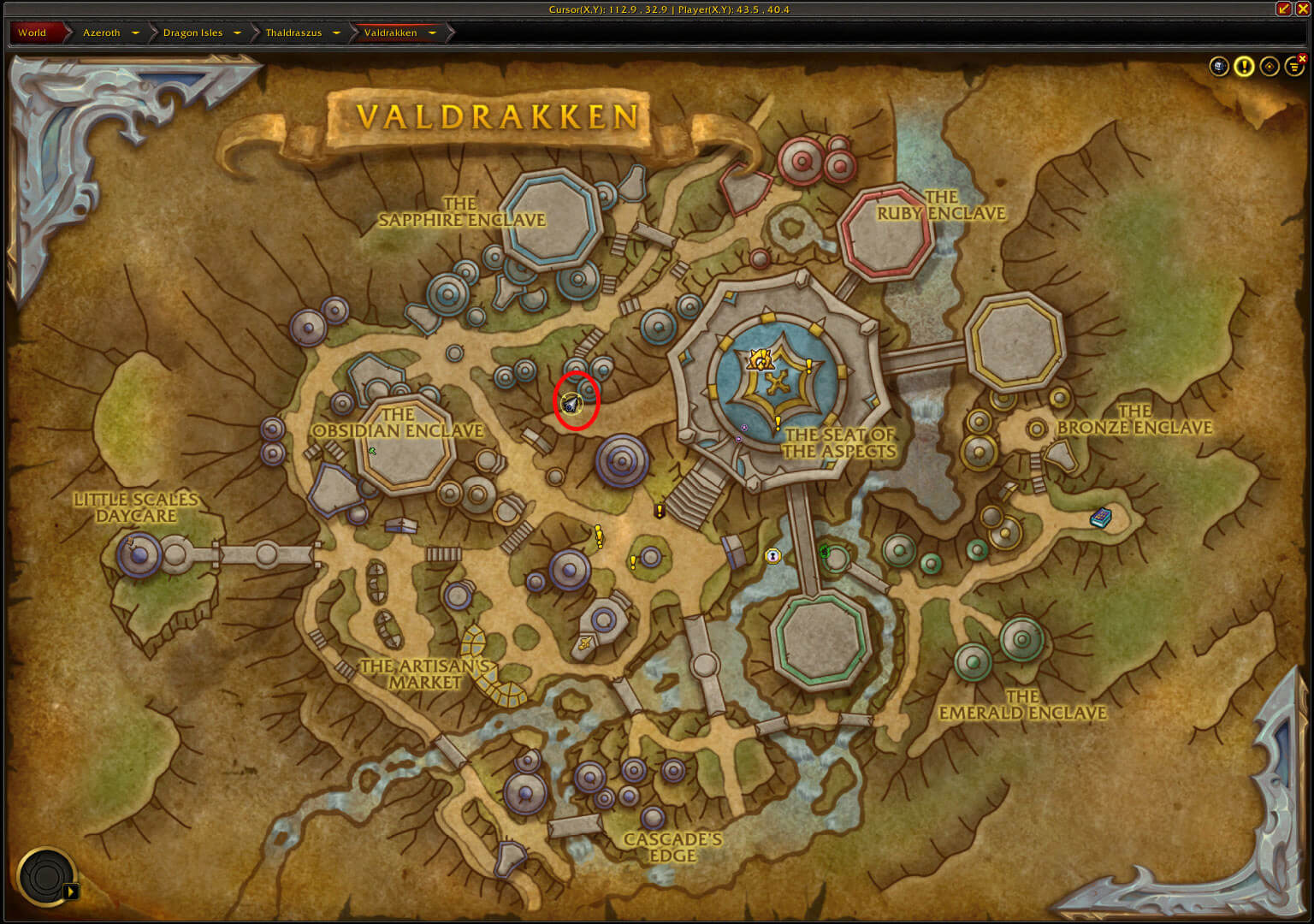
Task: Toggle dungeon entrance display in the map toolbar
Action: coord(1219,67)
